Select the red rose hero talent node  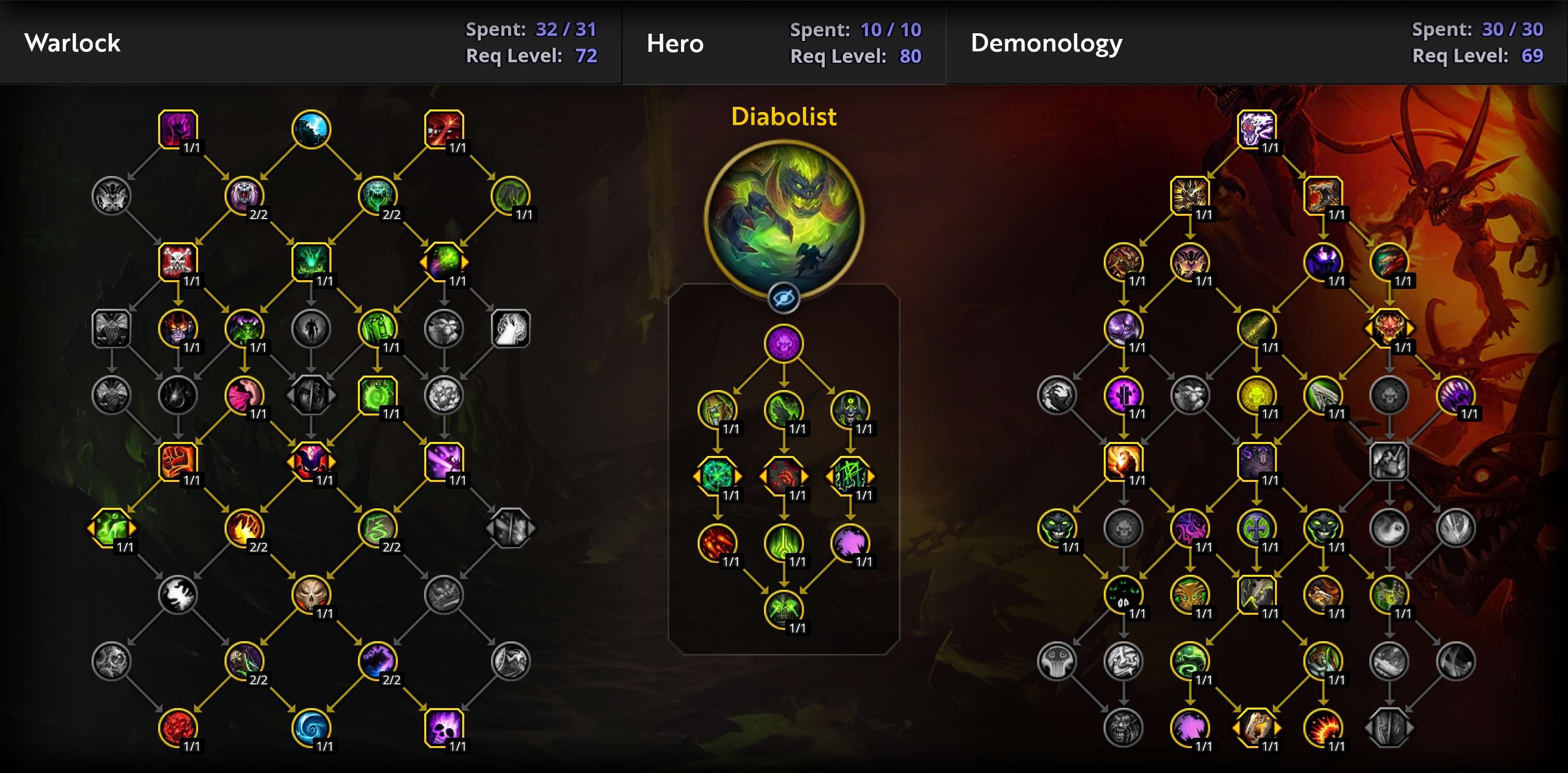[x=783, y=476]
